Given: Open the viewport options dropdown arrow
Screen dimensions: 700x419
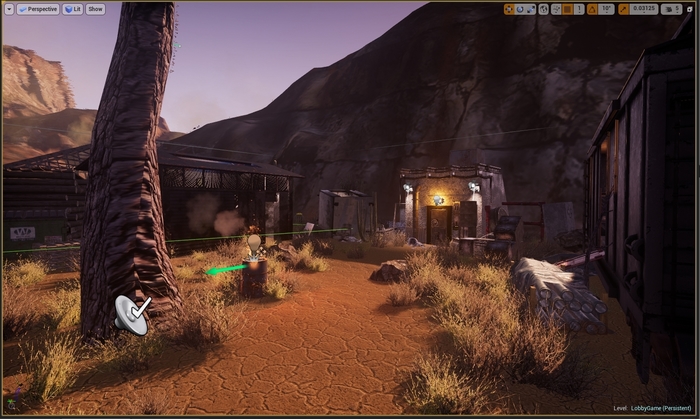Looking at the screenshot, I should point(9,9).
